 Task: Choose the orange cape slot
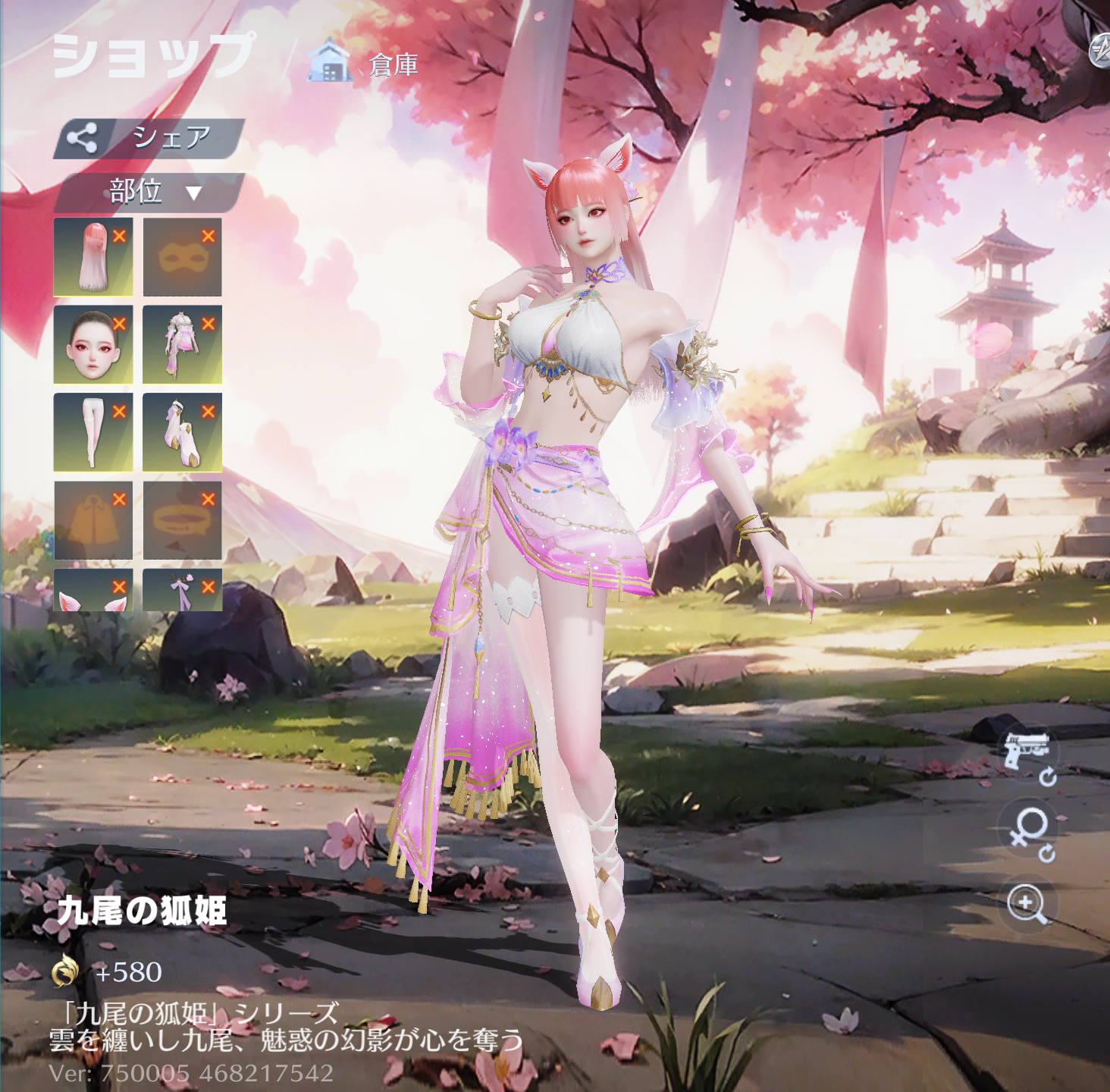[x=92, y=520]
